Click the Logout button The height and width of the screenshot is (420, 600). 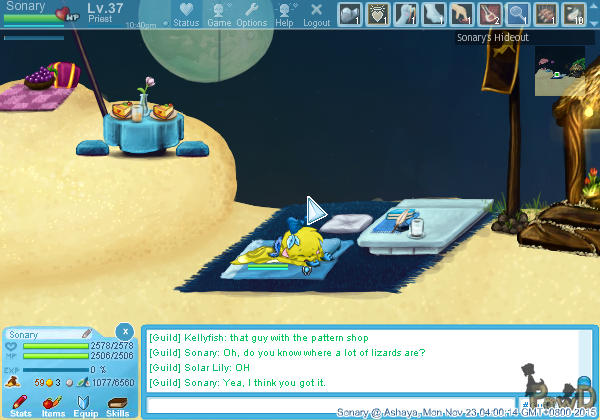tap(316, 14)
